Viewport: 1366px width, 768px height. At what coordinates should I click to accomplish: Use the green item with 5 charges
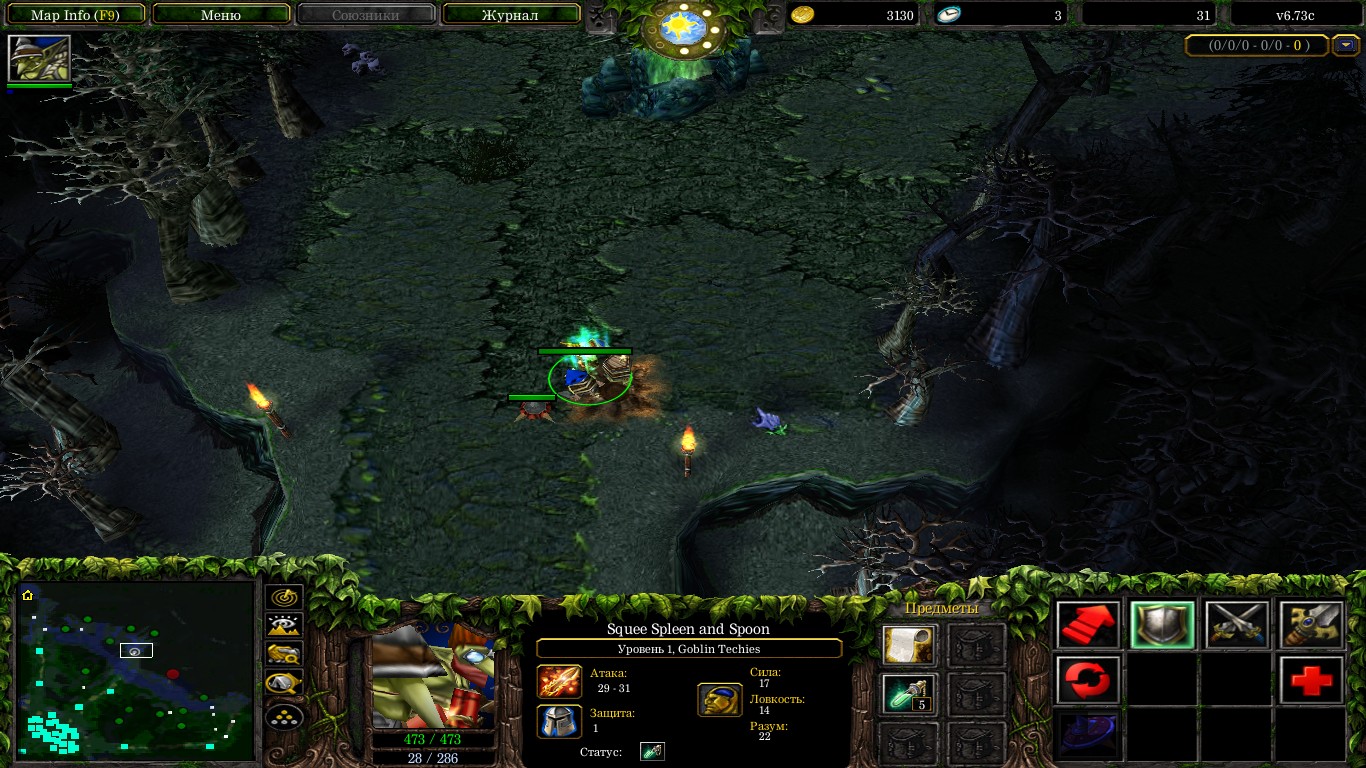(909, 694)
